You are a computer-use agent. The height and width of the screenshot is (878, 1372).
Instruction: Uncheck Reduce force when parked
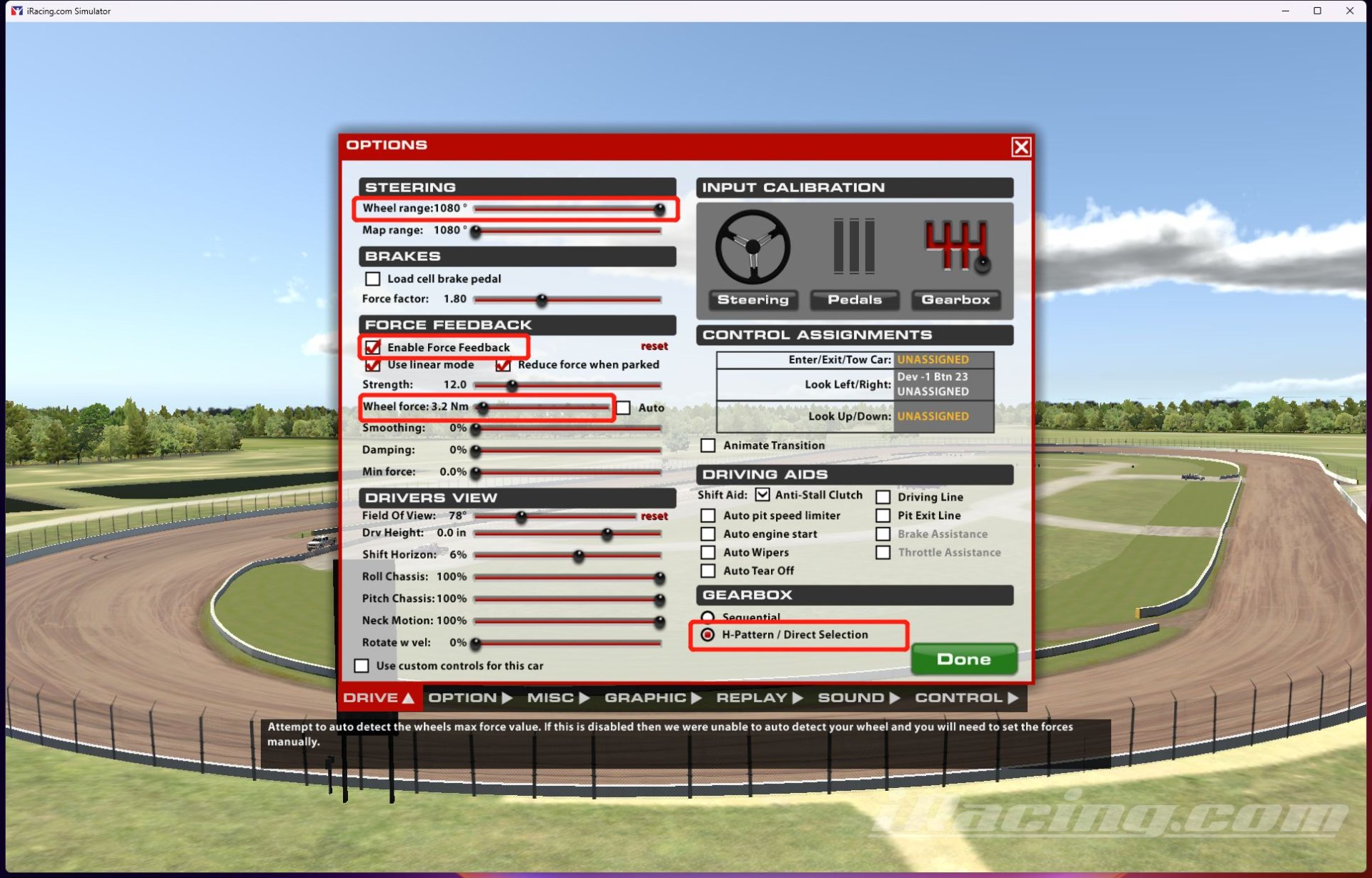[x=503, y=365]
